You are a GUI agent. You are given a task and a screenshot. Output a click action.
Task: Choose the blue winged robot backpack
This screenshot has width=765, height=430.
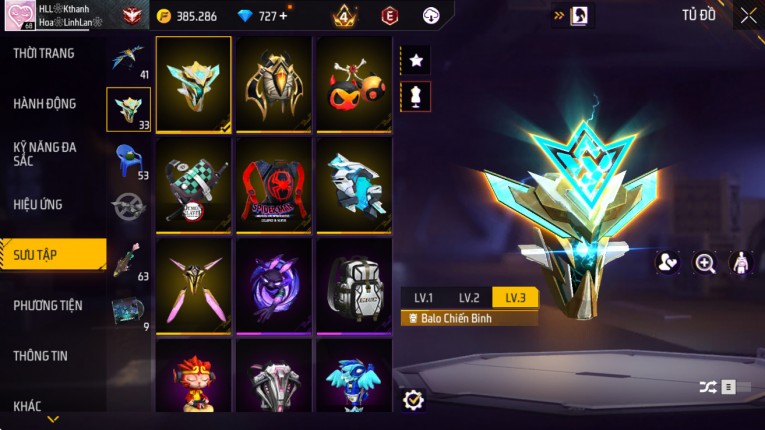[x=354, y=378]
